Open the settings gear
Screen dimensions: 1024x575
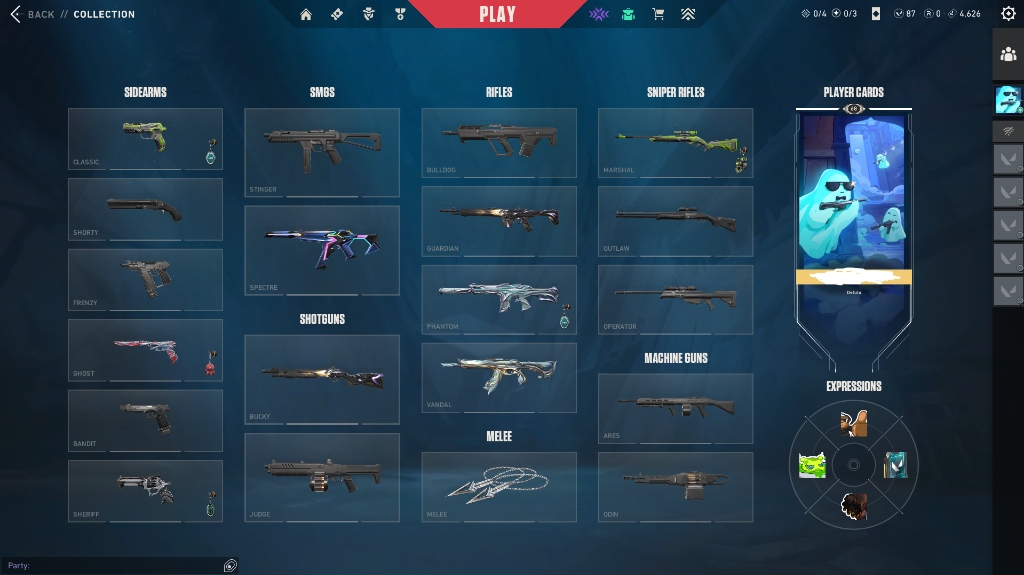(1007, 14)
